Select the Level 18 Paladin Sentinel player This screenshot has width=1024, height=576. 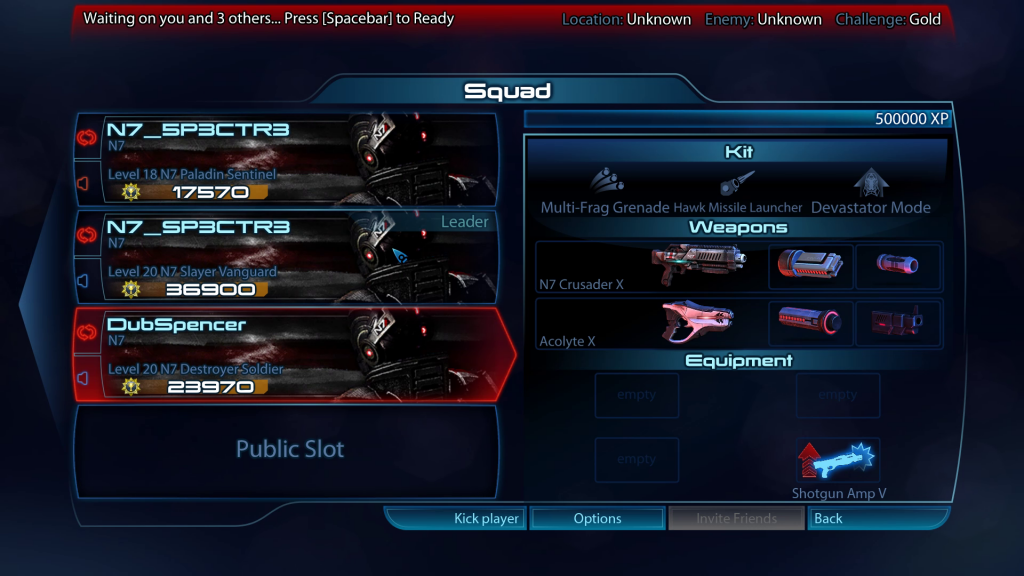pos(288,160)
